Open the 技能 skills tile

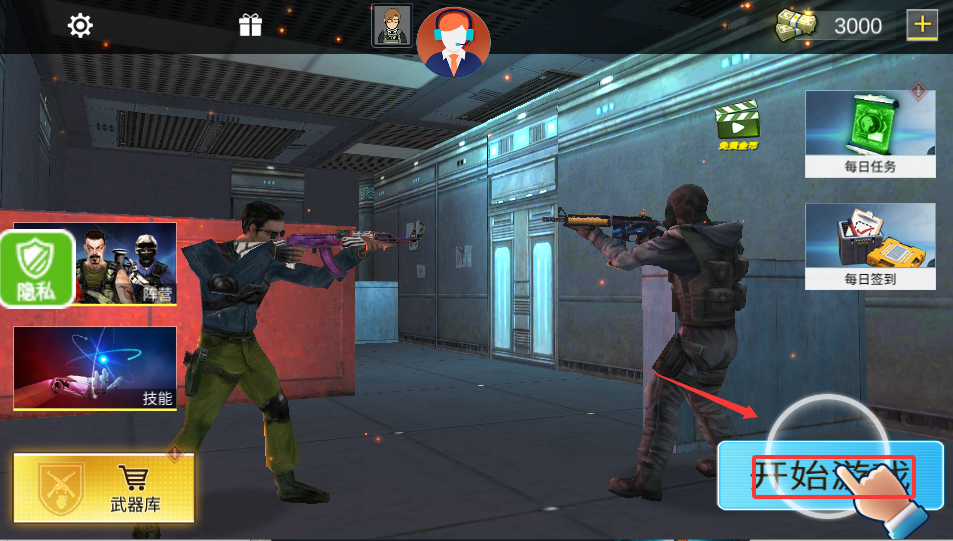95,368
